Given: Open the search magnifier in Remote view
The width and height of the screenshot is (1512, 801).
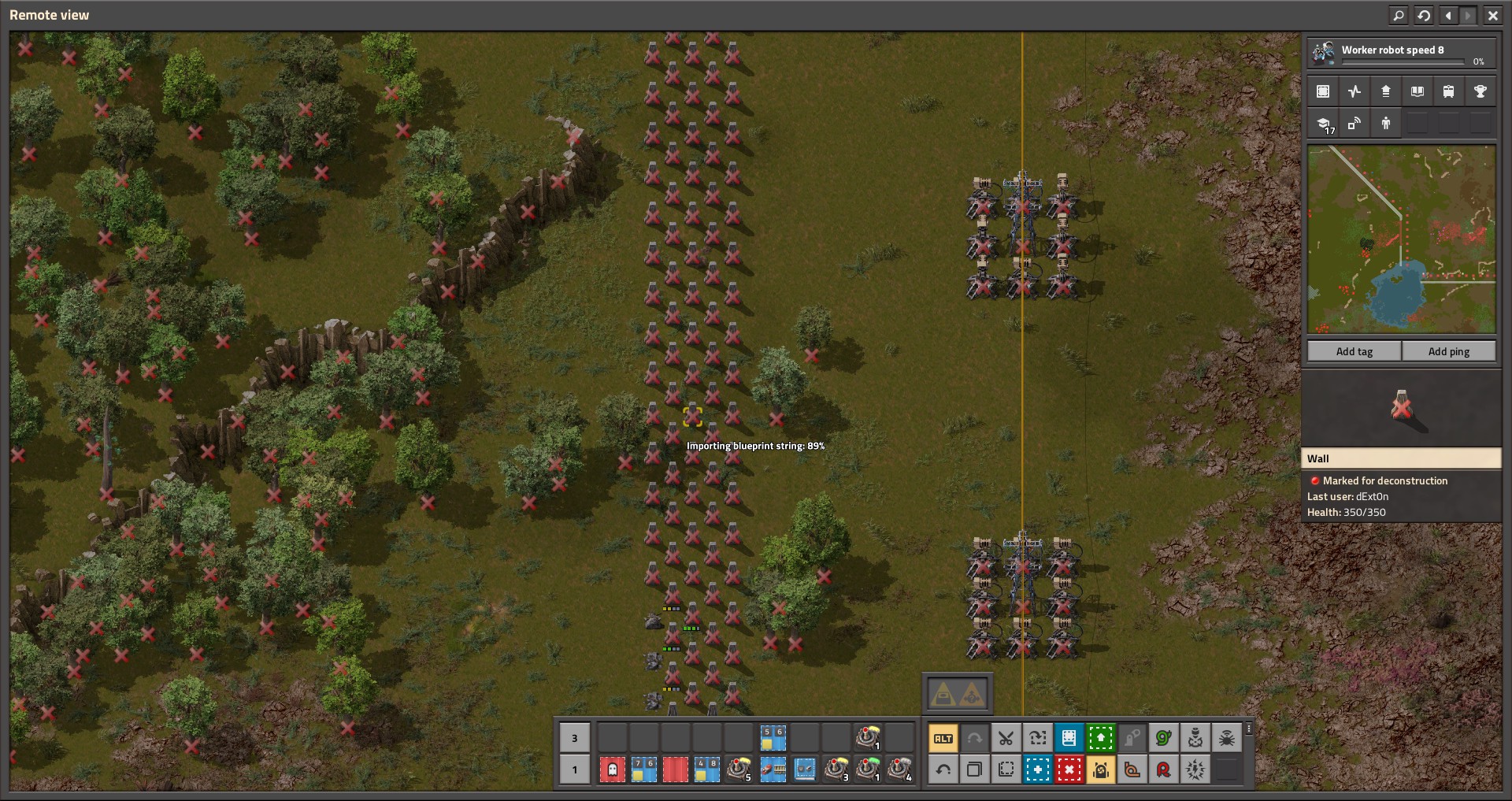Looking at the screenshot, I should tap(1399, 15).
